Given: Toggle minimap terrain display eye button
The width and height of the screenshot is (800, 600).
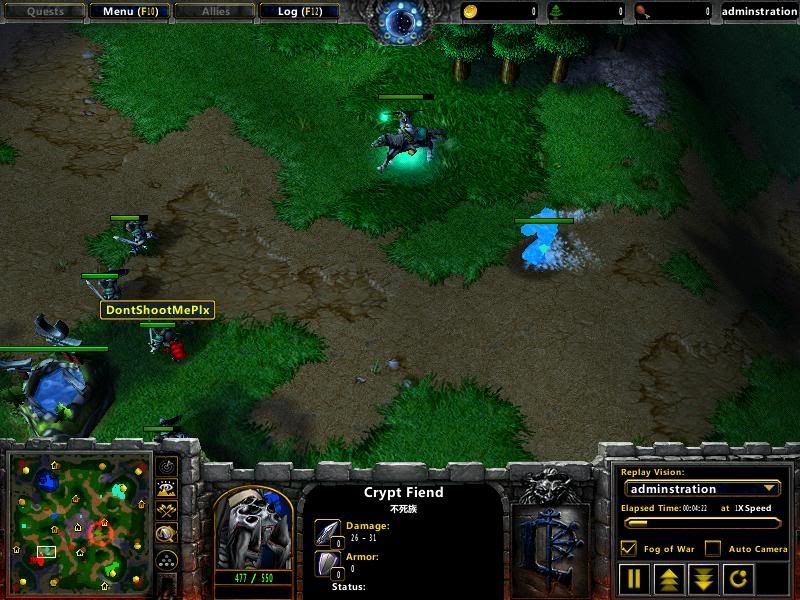Looking at the screenshot, I should tap(167, 488).
